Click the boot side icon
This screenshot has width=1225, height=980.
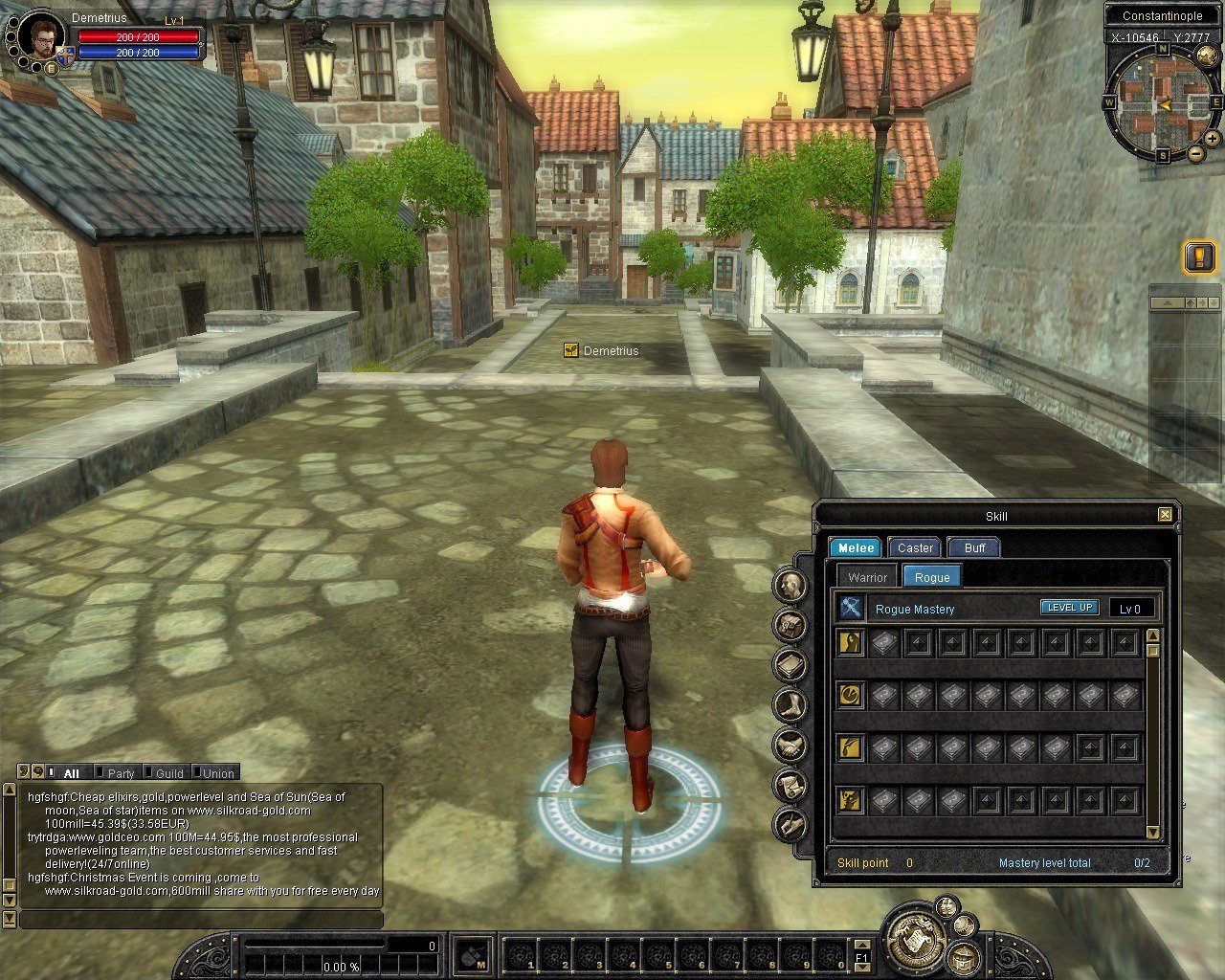tap(791, 705)
